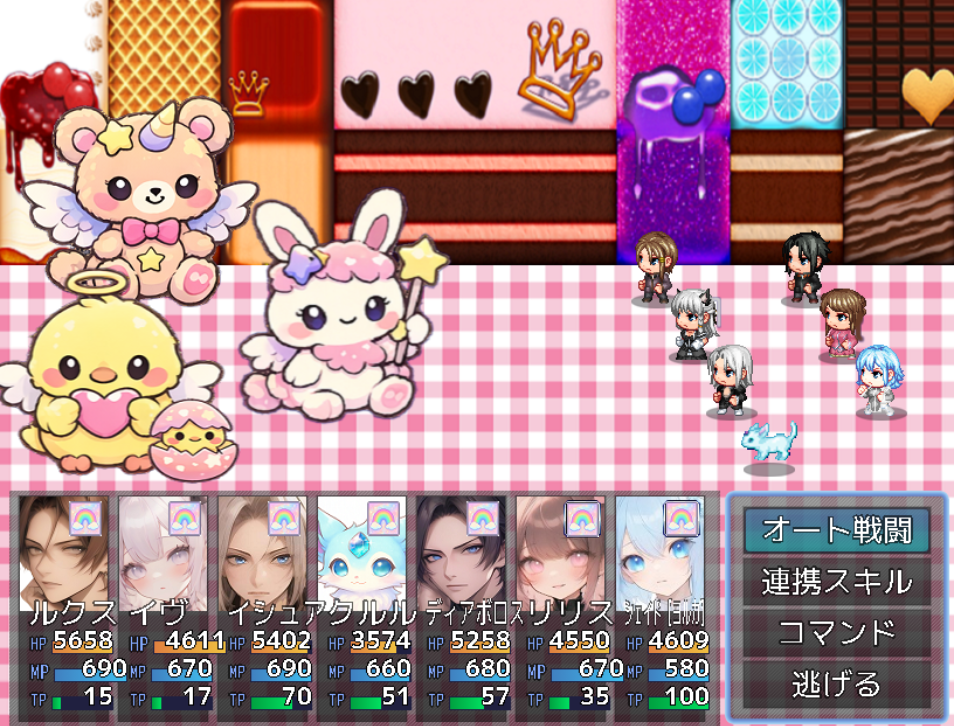The width and height of the screenshot is (954, 726).
Task: Click イシュア's portrait panel
Action: [x=262, y=553]
